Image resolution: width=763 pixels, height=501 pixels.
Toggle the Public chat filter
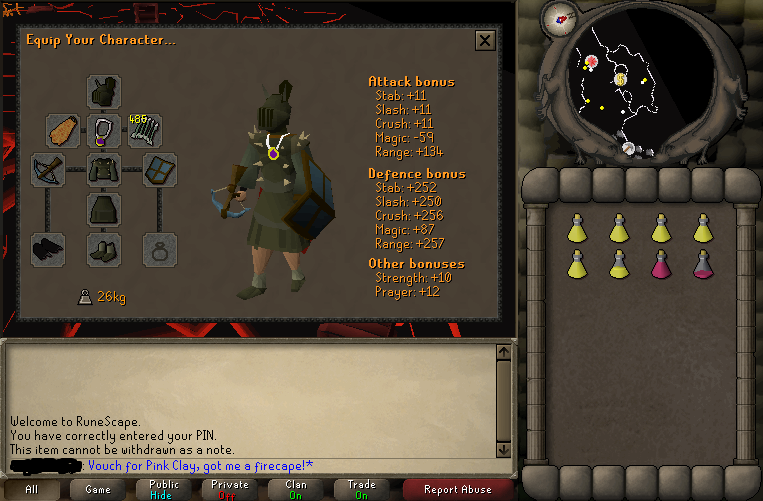pyautogui.click(x=164, y=489)
